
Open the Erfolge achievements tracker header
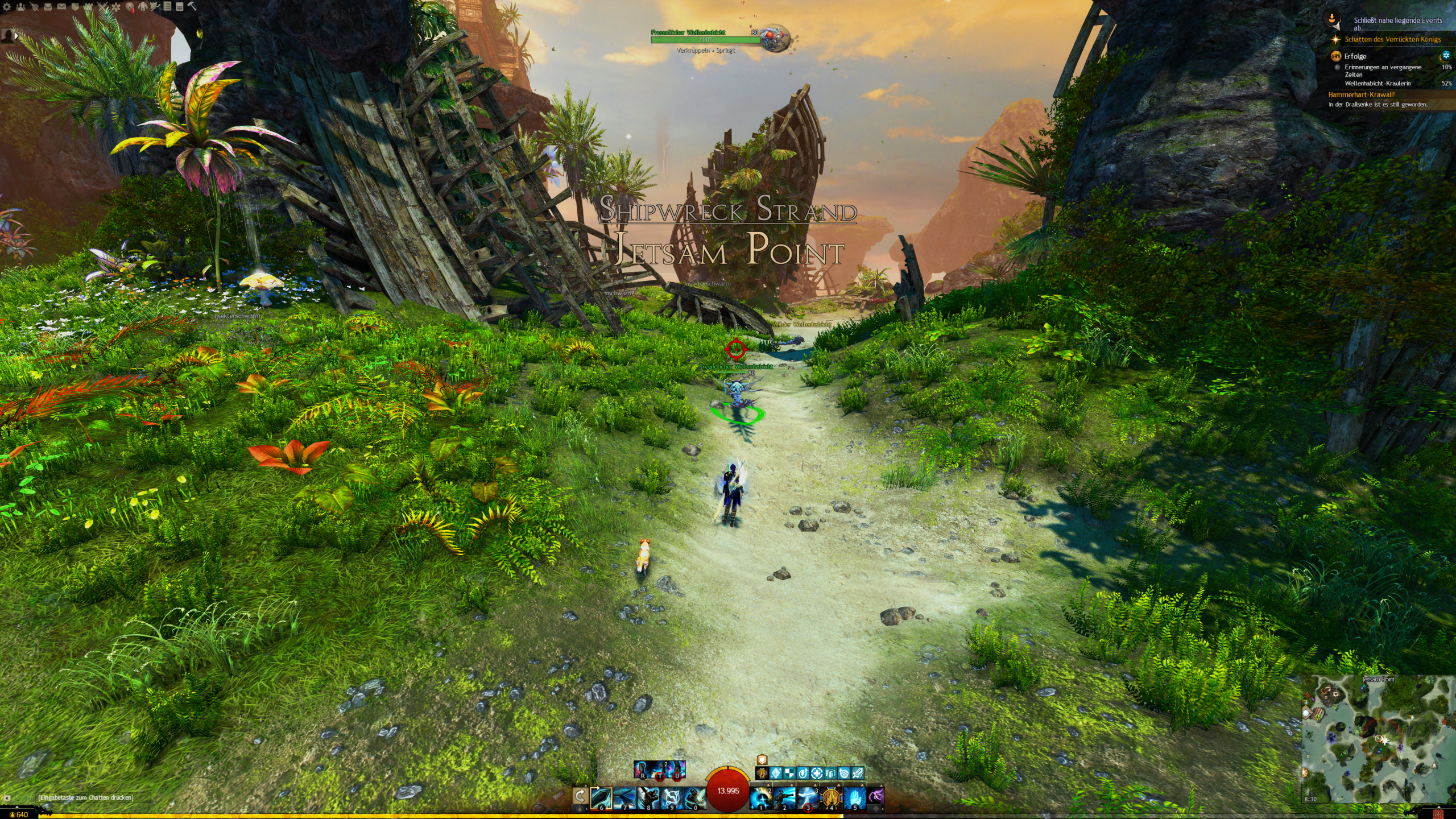coord(1355,56)
